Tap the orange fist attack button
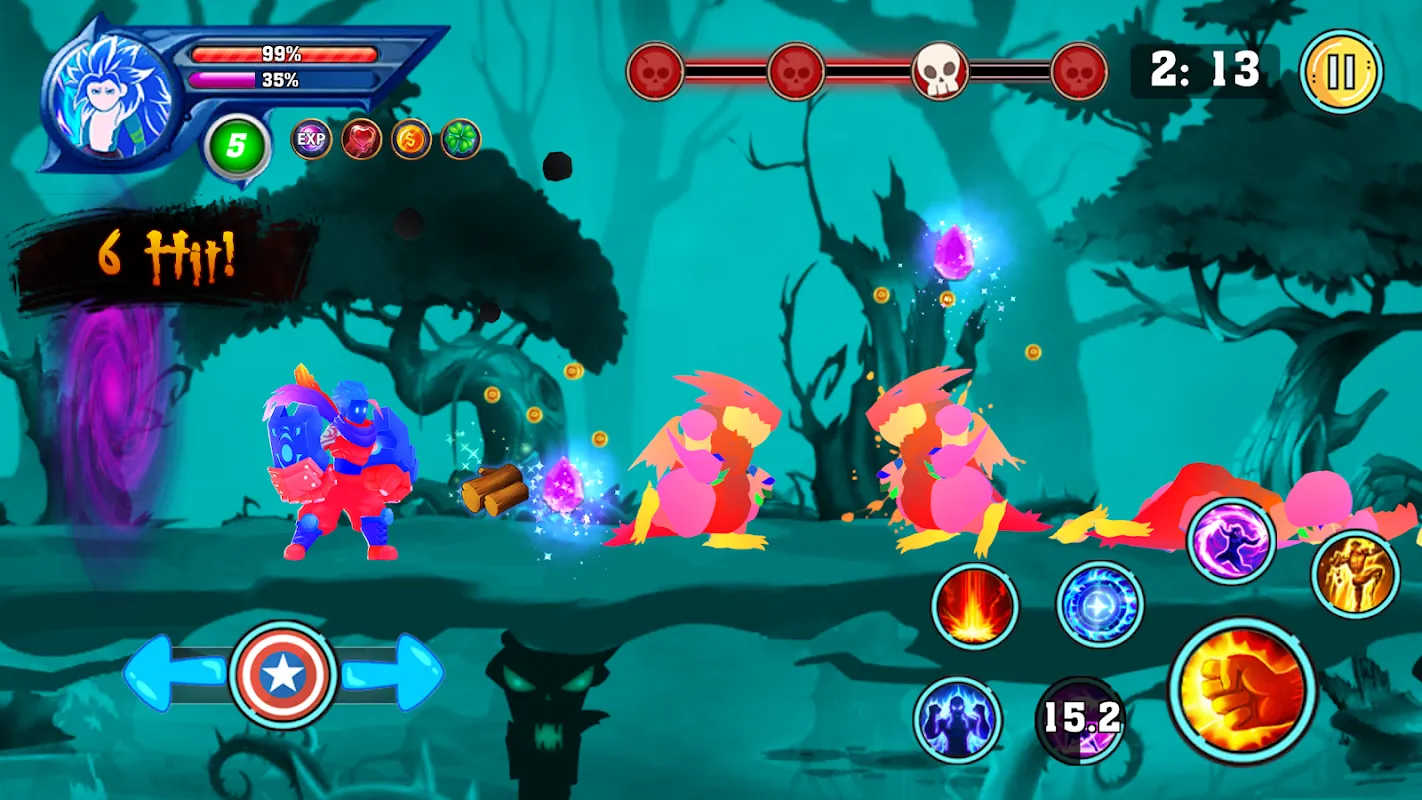 click(x=1242, y=690)
